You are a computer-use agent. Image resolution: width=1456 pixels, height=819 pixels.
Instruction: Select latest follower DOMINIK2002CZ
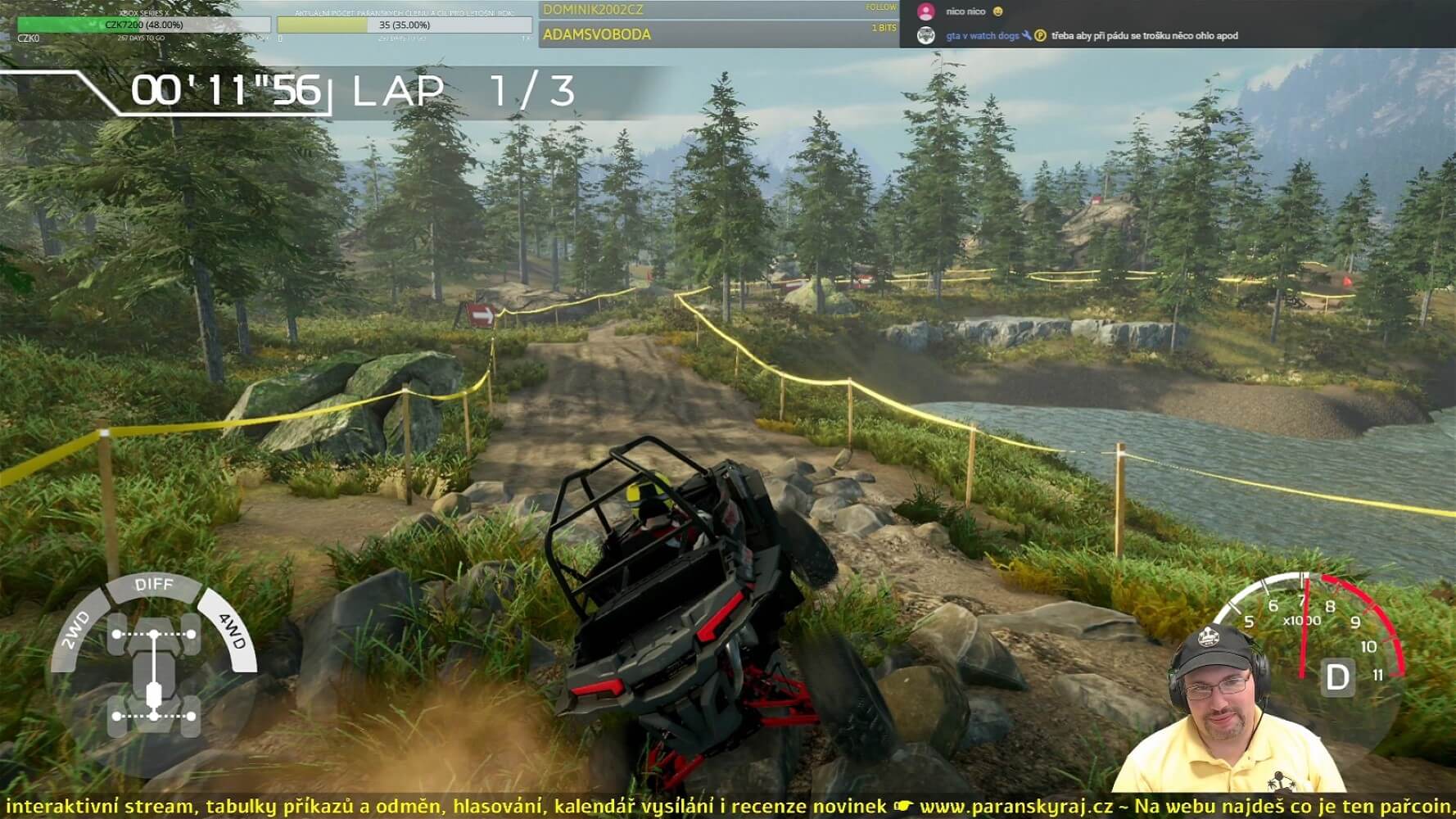pyautogui.click(x=593, y=10)
